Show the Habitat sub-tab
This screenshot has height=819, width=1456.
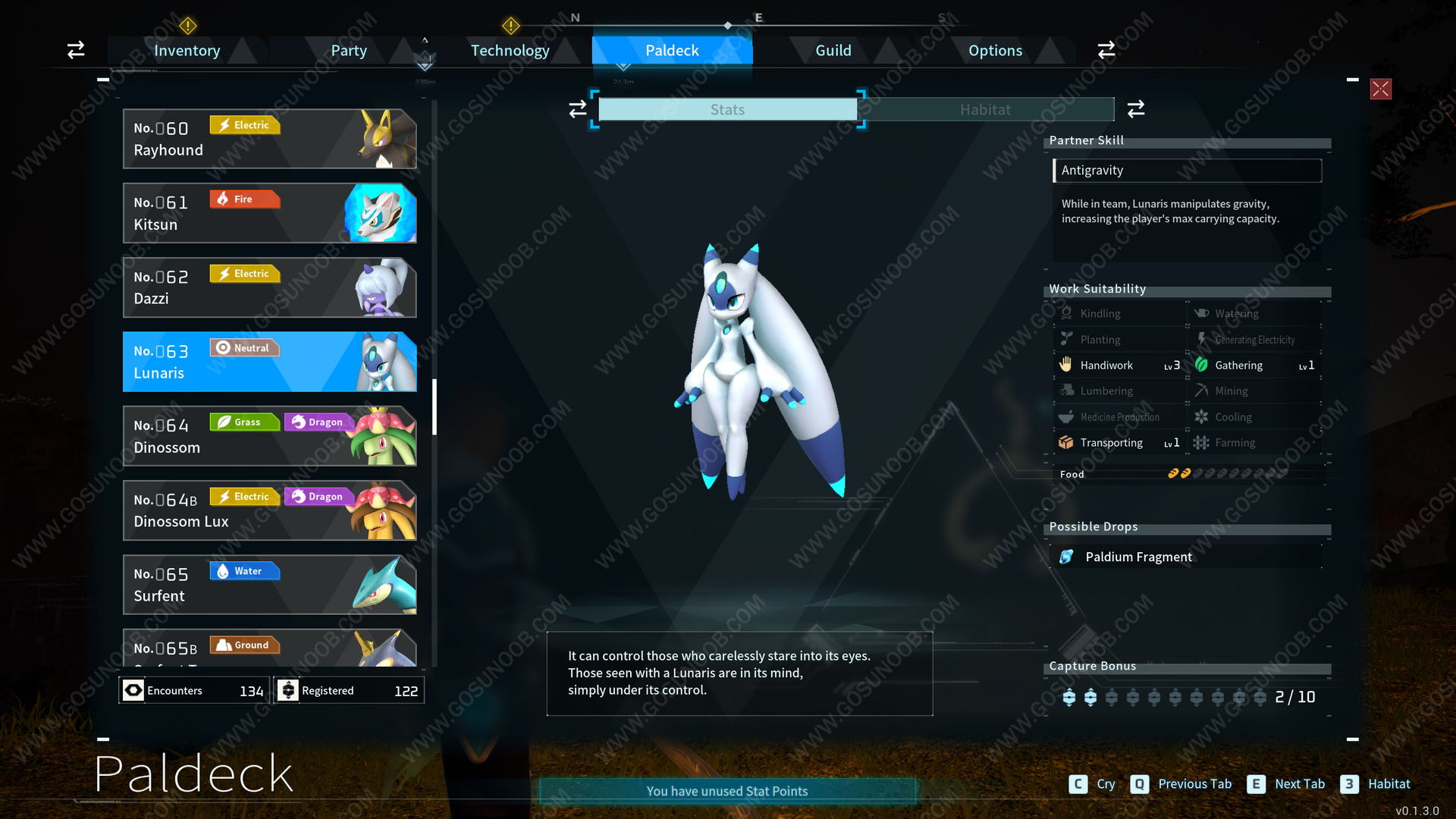985,110
